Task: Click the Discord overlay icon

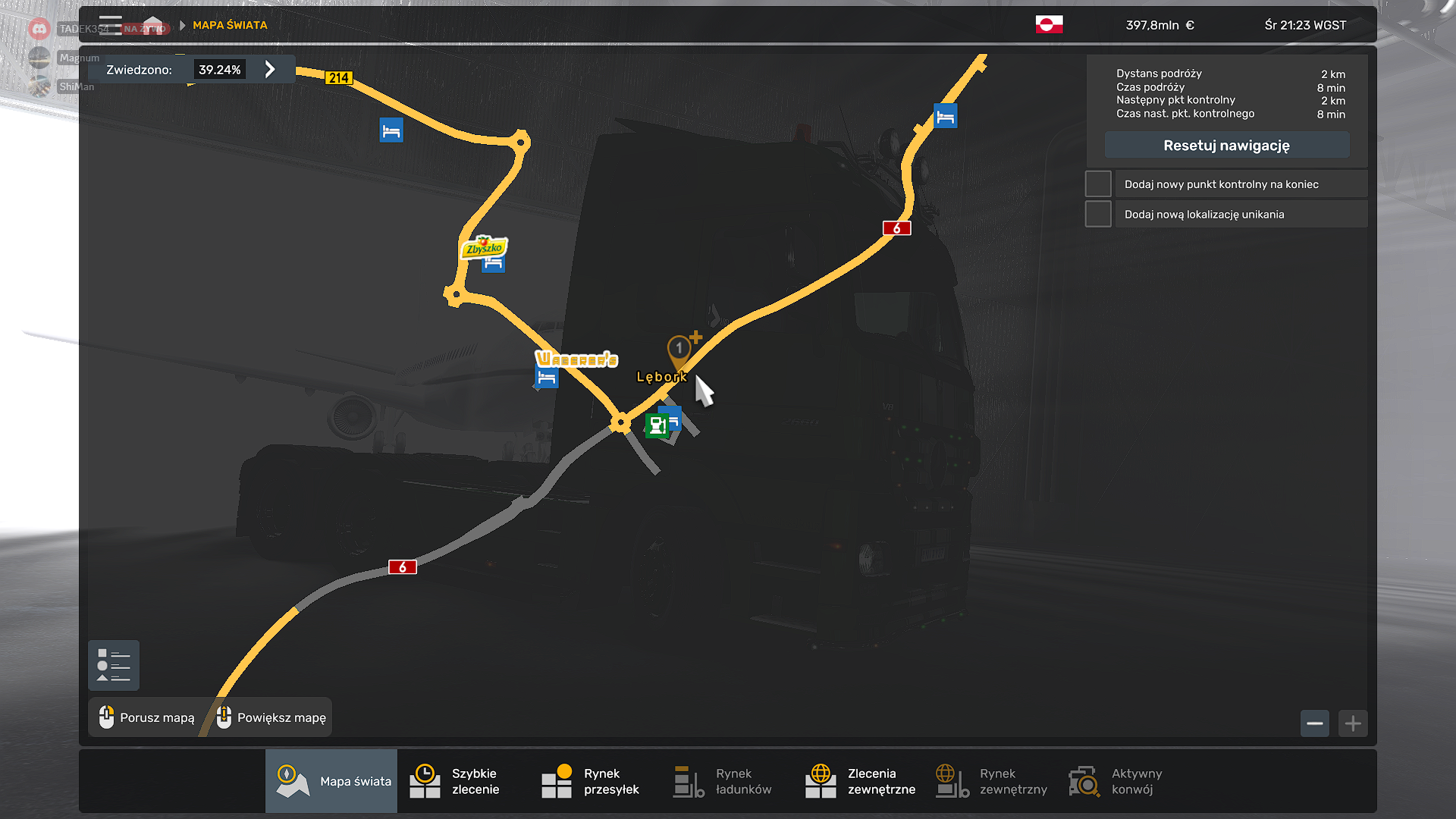Action: click(39, 29)
